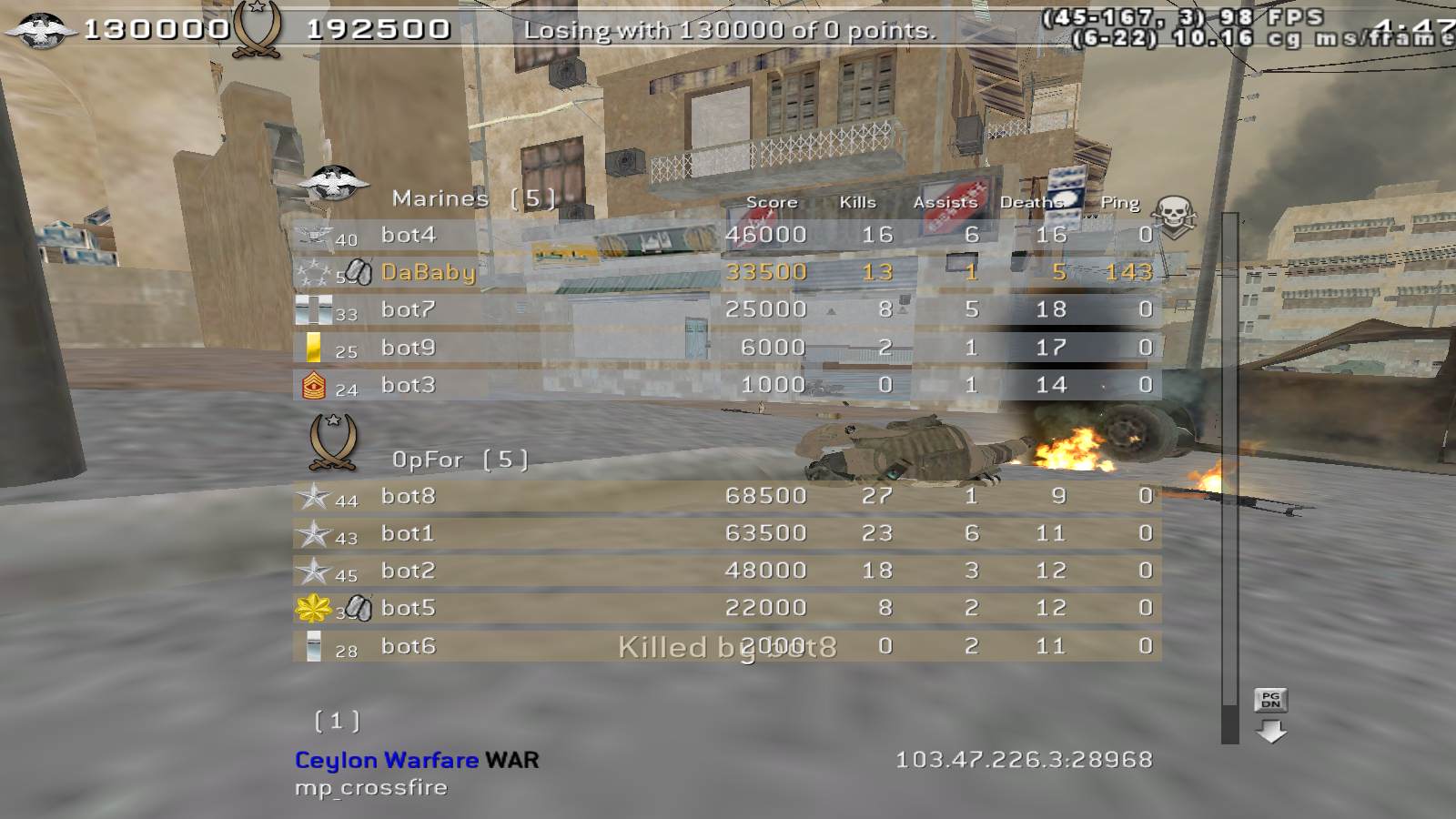Click bot7's scoreboard row
1456x819 pixels.
[726, 309]
